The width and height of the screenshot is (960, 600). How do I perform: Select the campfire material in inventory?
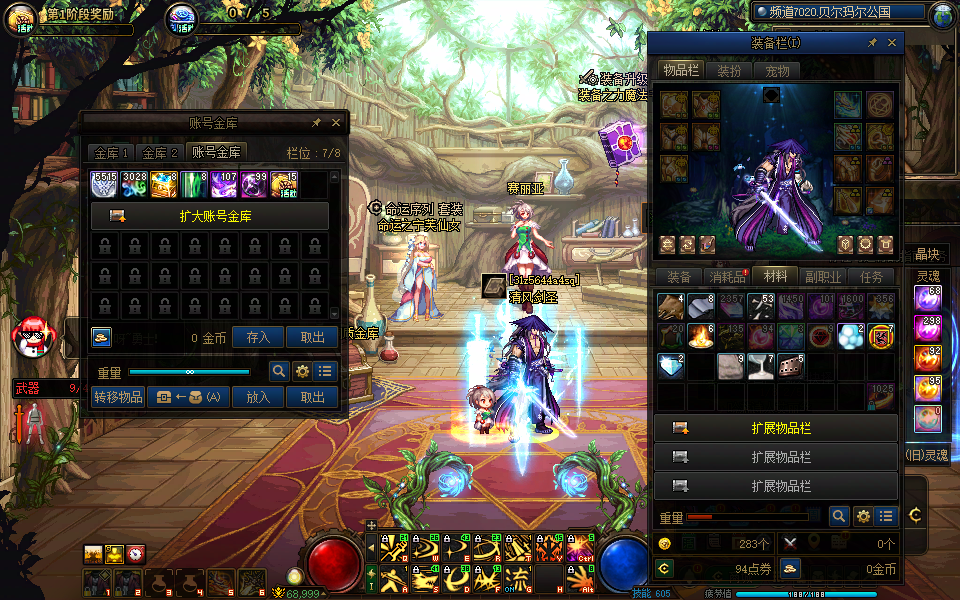click(700, 336)
